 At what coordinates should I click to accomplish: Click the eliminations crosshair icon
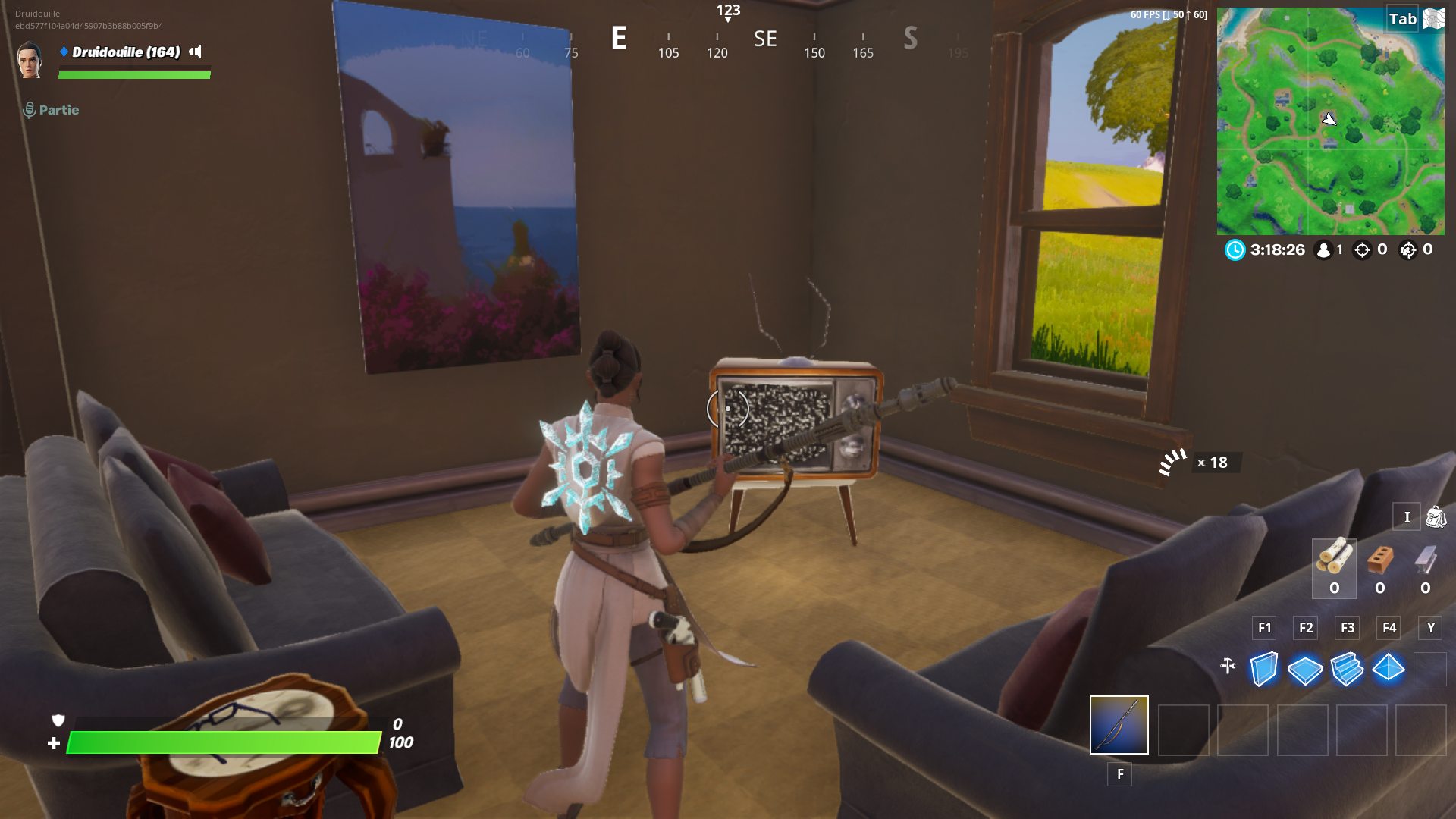tap(1363, 250)
